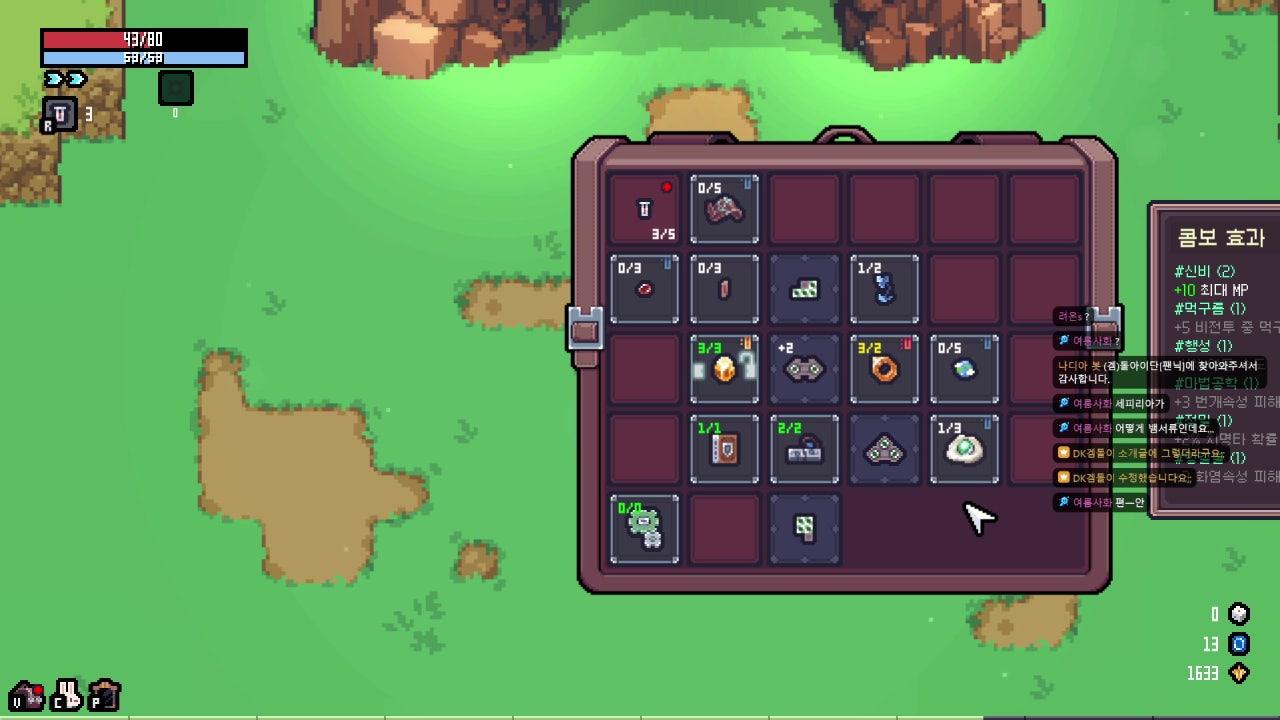
Task: Click the screw consumable slot in HUD
Action: [x=58, y=116]
